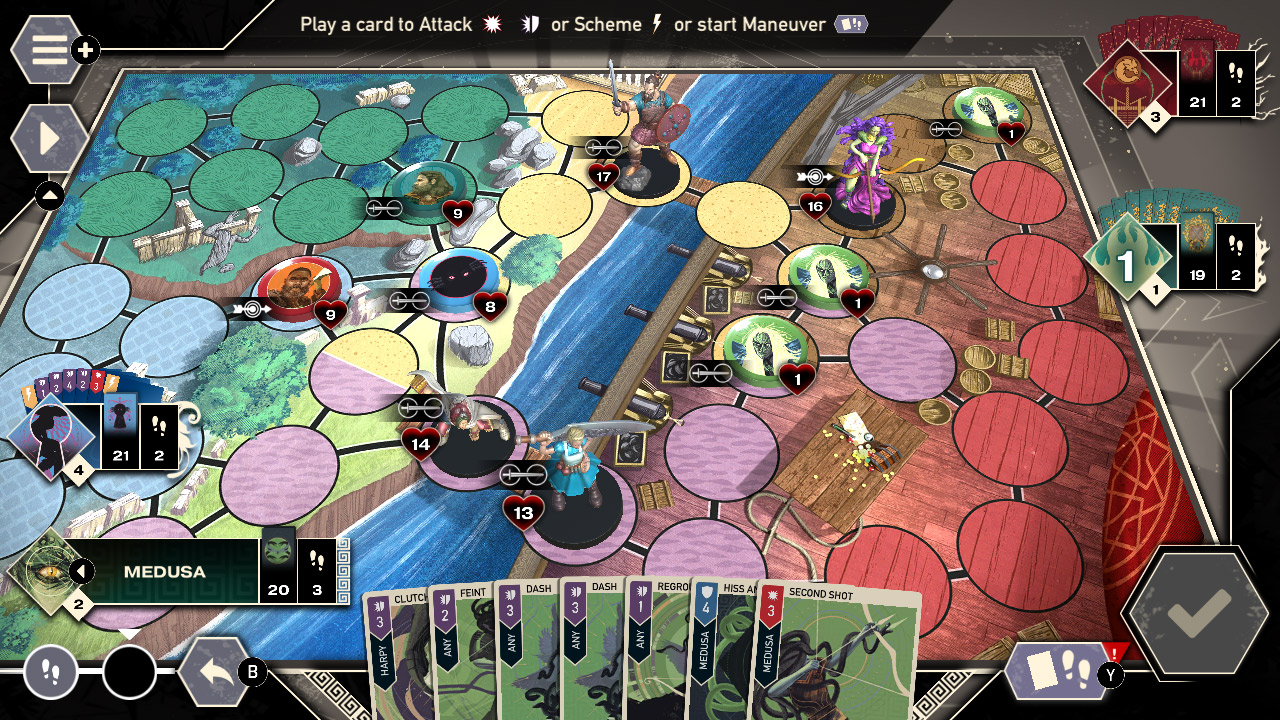
Task: Confirm with the green checkmark hexagon
Action: coord(1195,613)
